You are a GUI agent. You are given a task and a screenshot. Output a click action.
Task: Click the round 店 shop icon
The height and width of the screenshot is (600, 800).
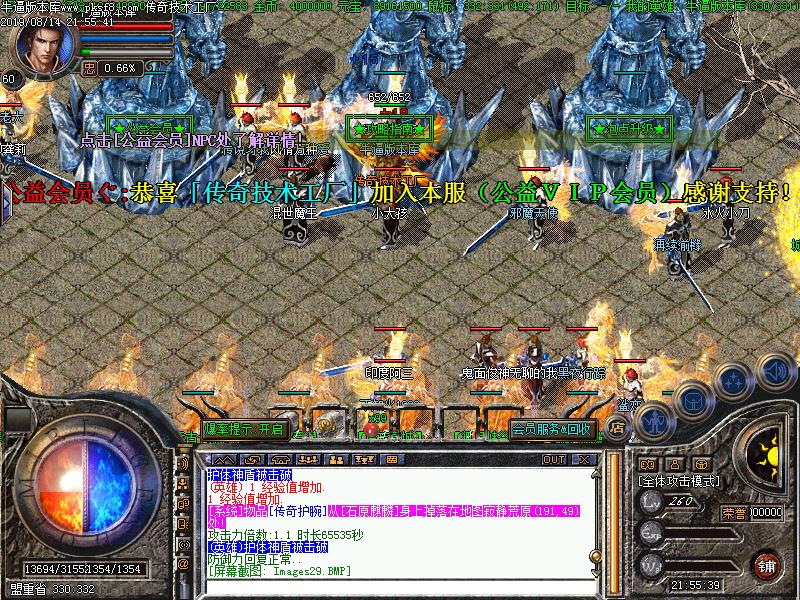click(617, 427)
